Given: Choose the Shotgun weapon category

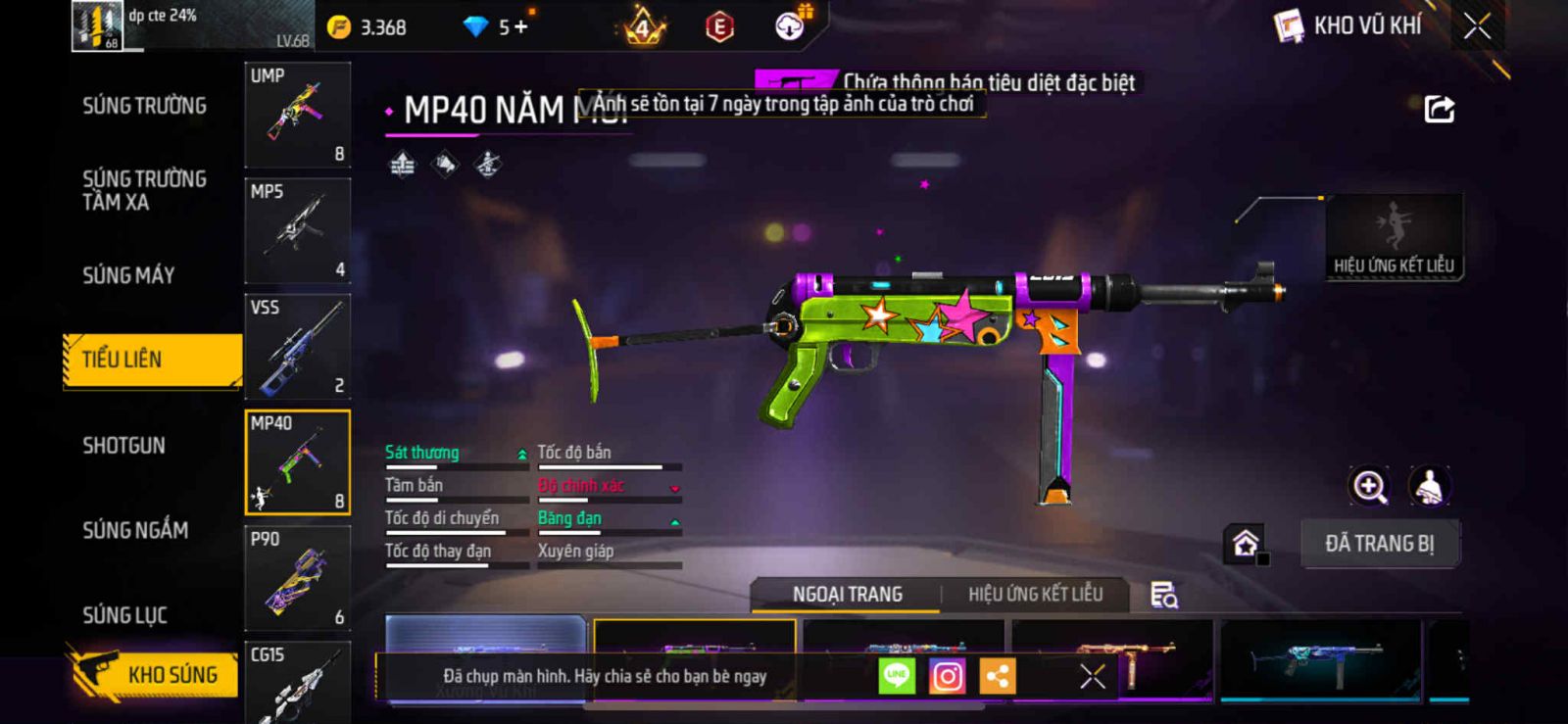Looking at the screenshot, I should [x=123, y=446].
